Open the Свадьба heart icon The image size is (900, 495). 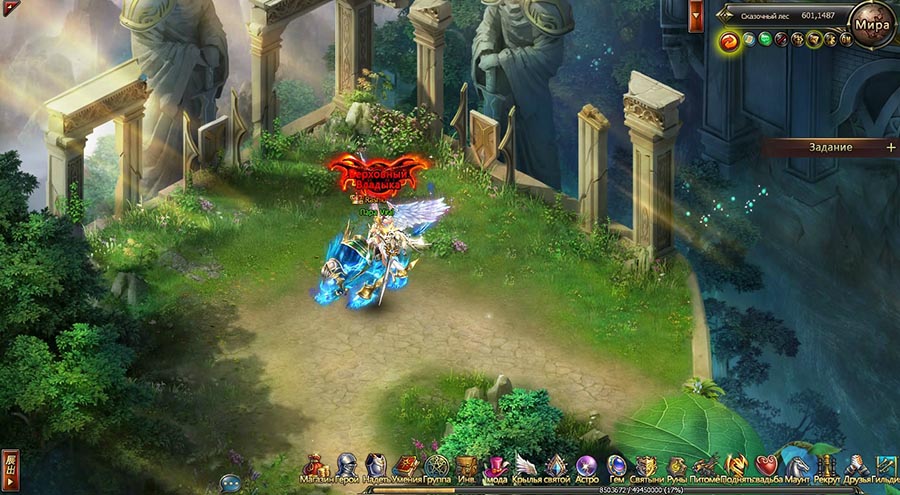point(766,466)
